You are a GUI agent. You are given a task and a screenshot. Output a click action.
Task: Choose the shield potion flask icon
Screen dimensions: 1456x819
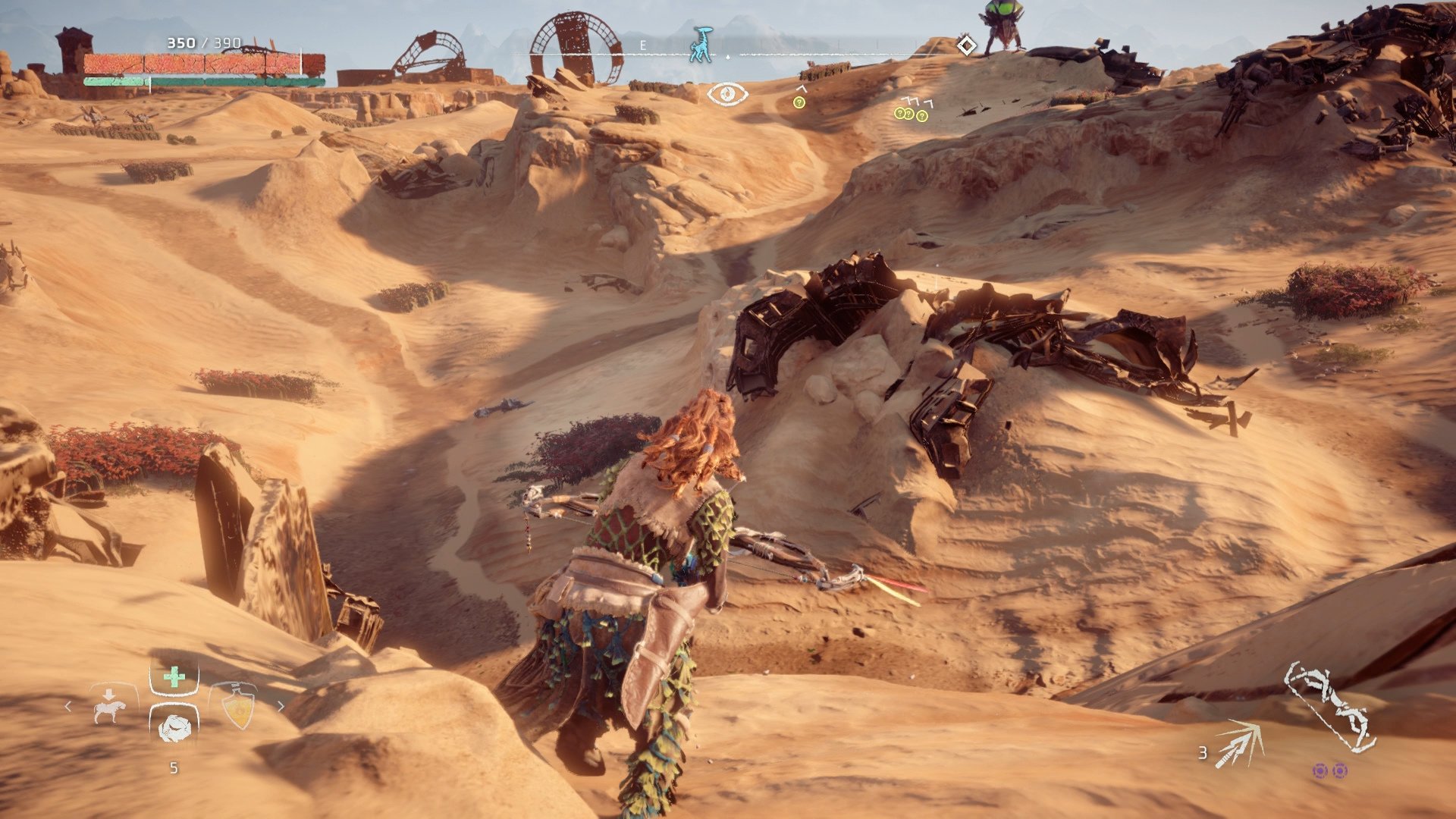(239, 706)
